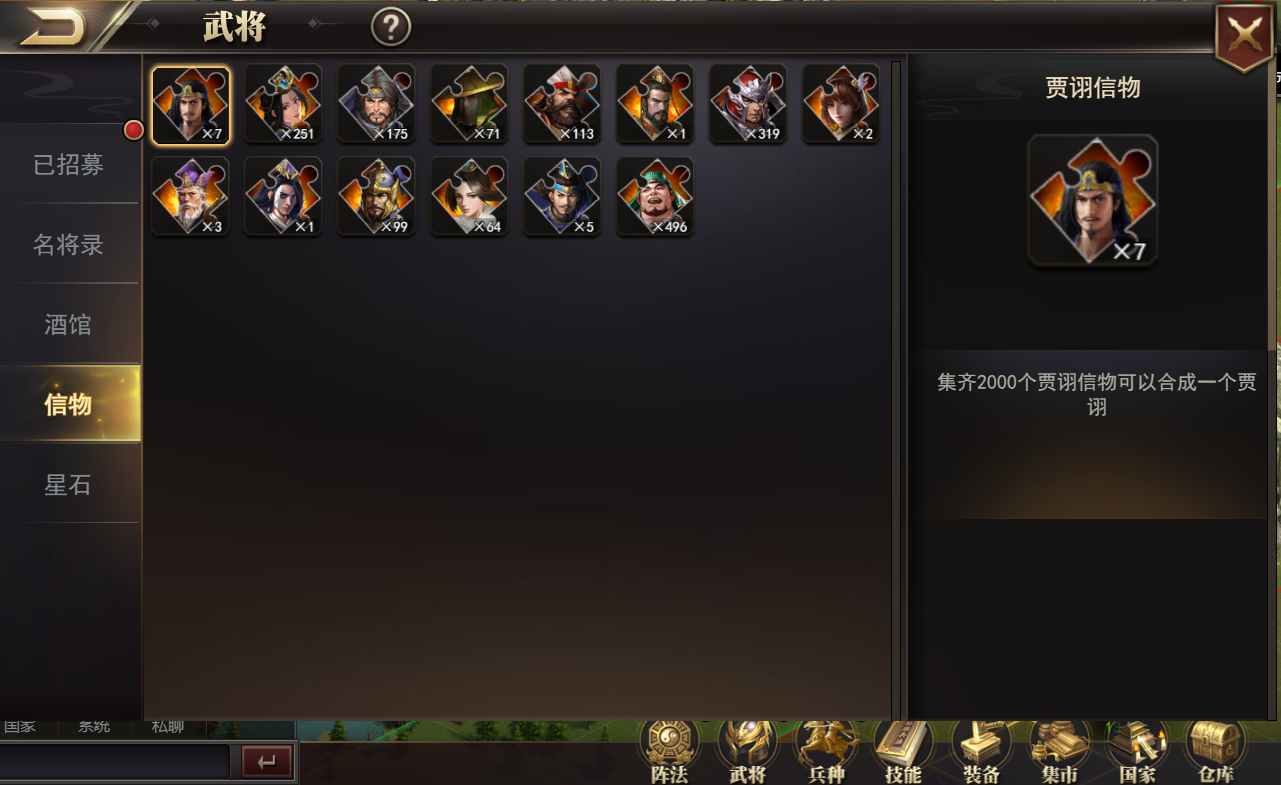The image size is (1281, 785).
Task: Click the chat send enter button
Action: tap(266, 760)
